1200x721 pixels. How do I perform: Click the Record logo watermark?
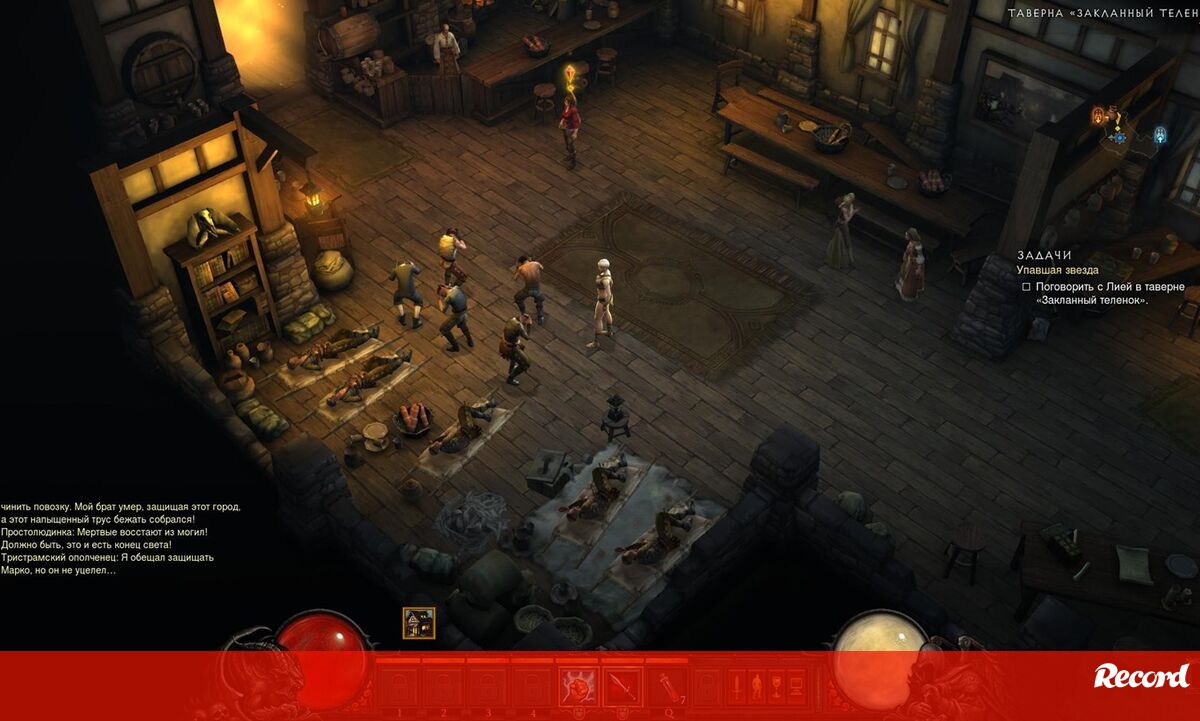point(1141,677)
